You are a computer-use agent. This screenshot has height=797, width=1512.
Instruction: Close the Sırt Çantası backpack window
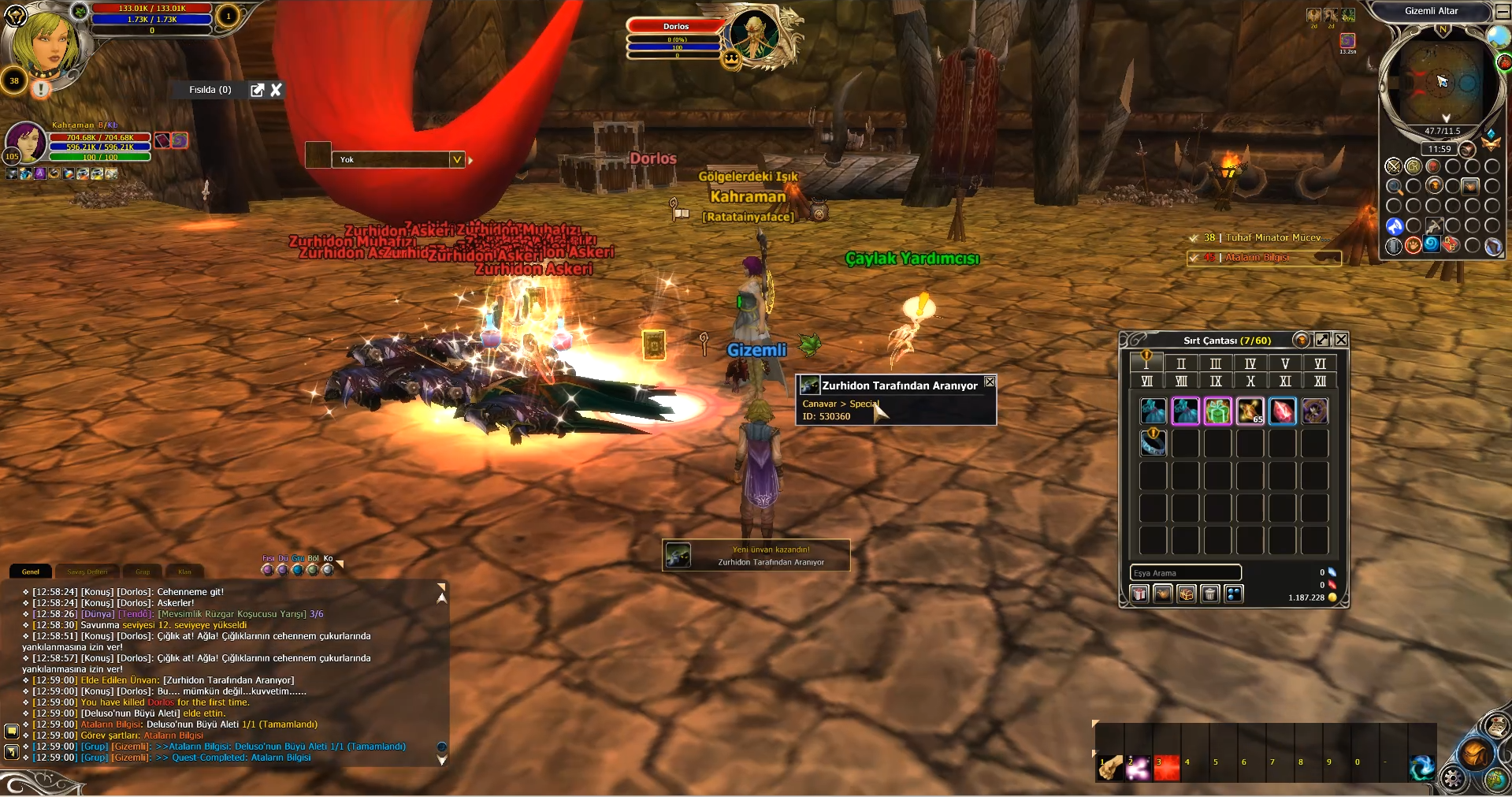[1341, 340]
